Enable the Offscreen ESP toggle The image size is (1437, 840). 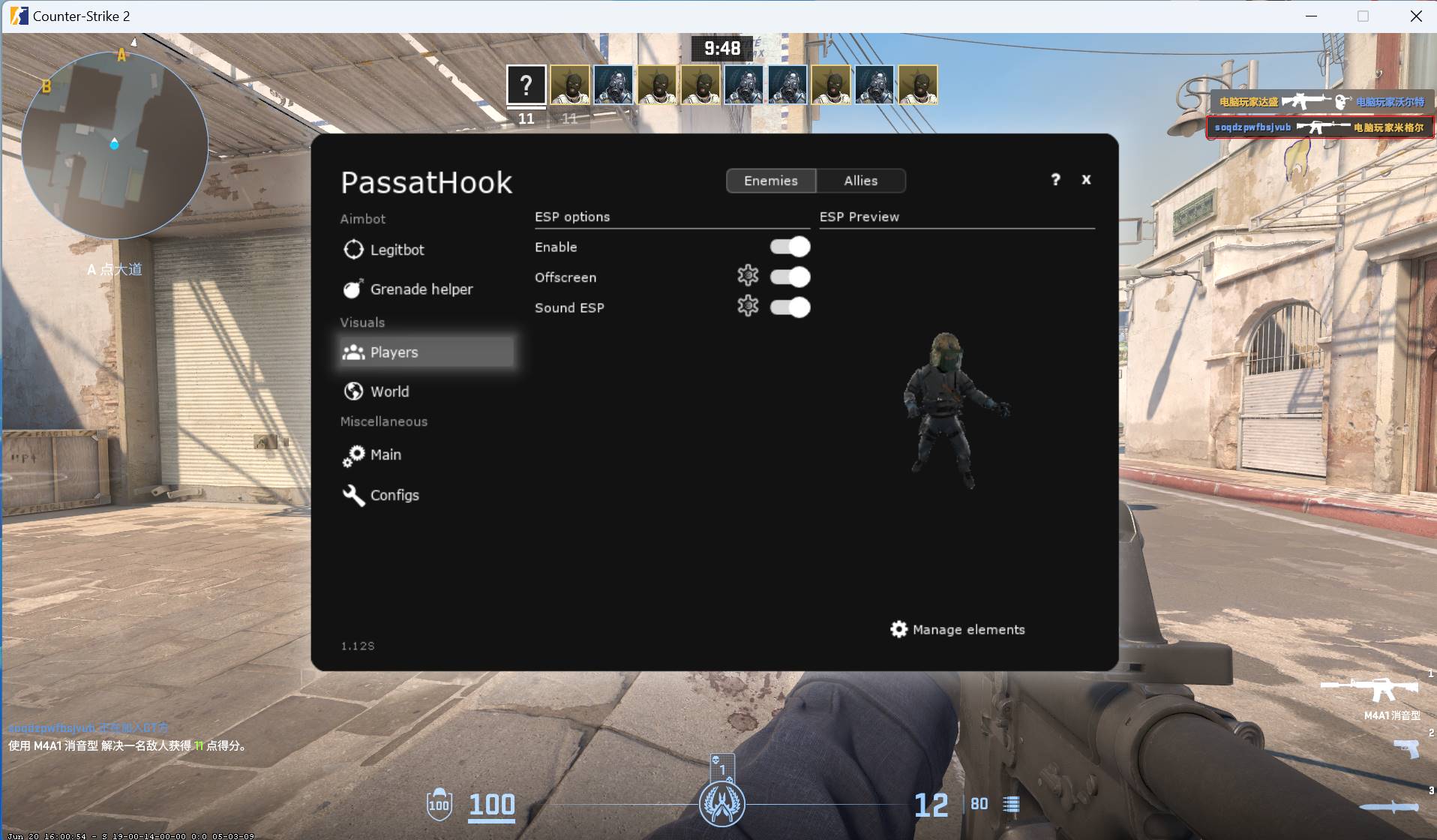pos(790,276)
